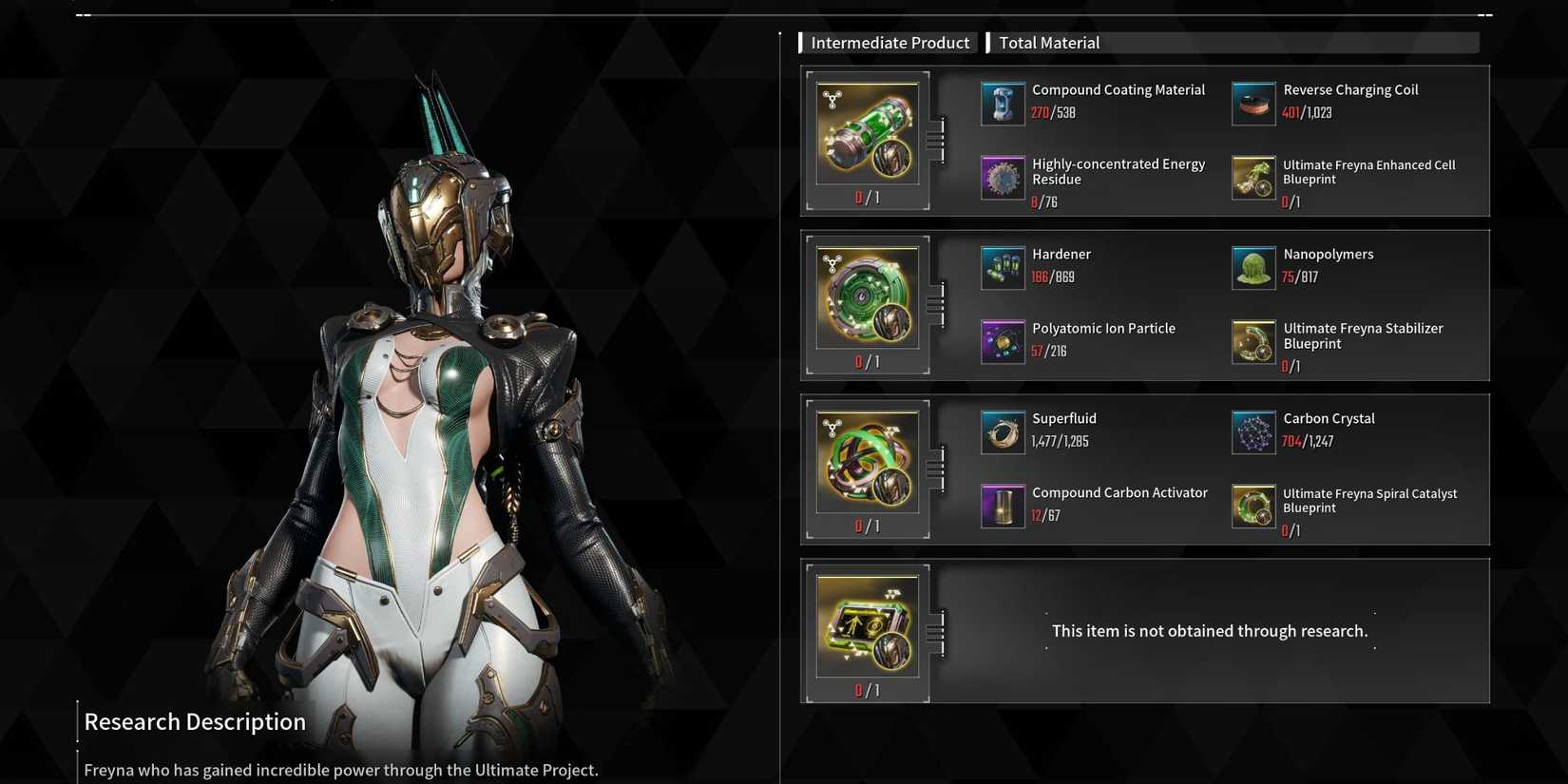Click the Ultimate Freyna Spiral Catalyst Blueprint icon

(x=1253, y=506)
